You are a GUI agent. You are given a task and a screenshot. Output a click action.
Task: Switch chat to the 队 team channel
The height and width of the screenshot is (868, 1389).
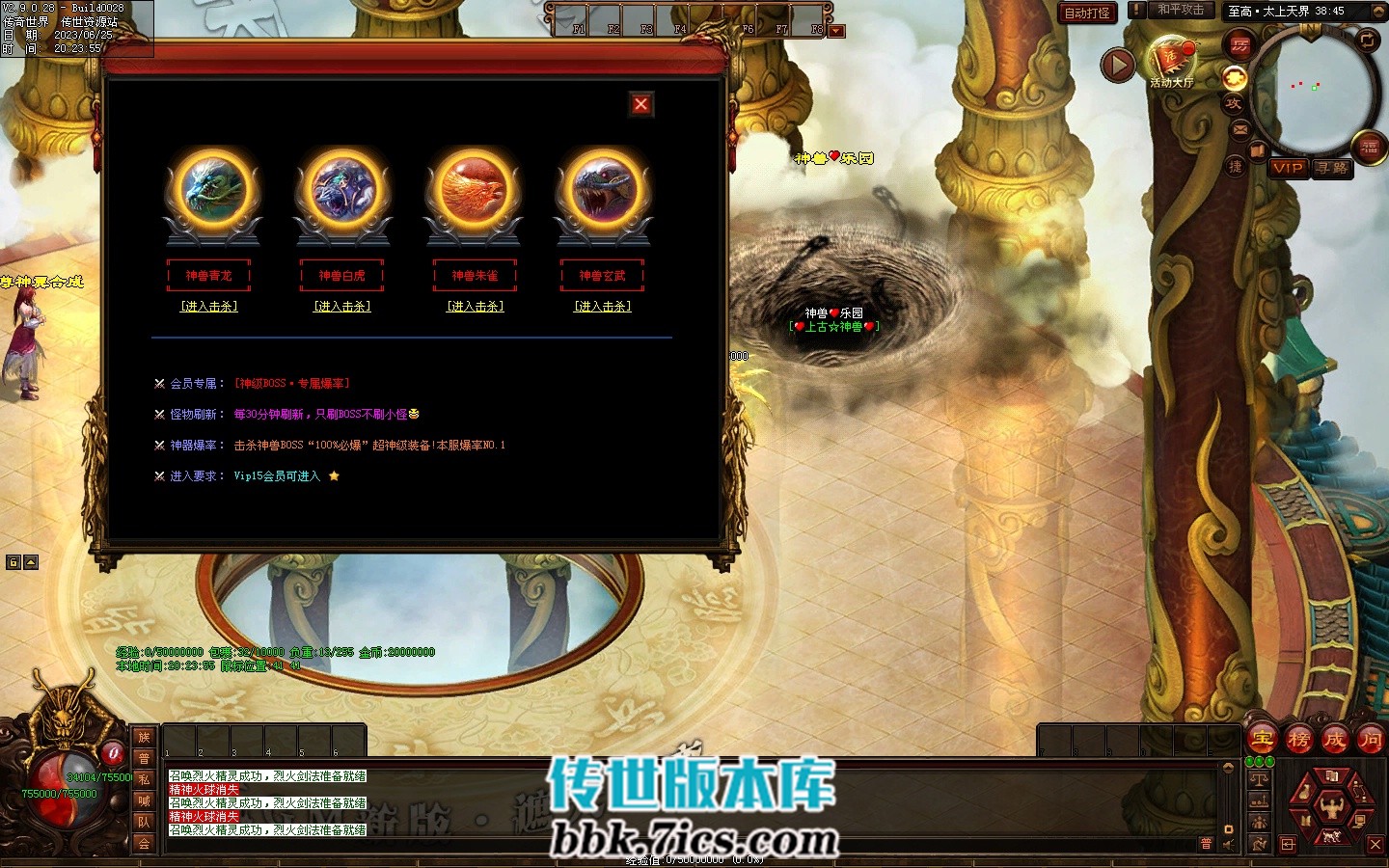pos(144,822)
